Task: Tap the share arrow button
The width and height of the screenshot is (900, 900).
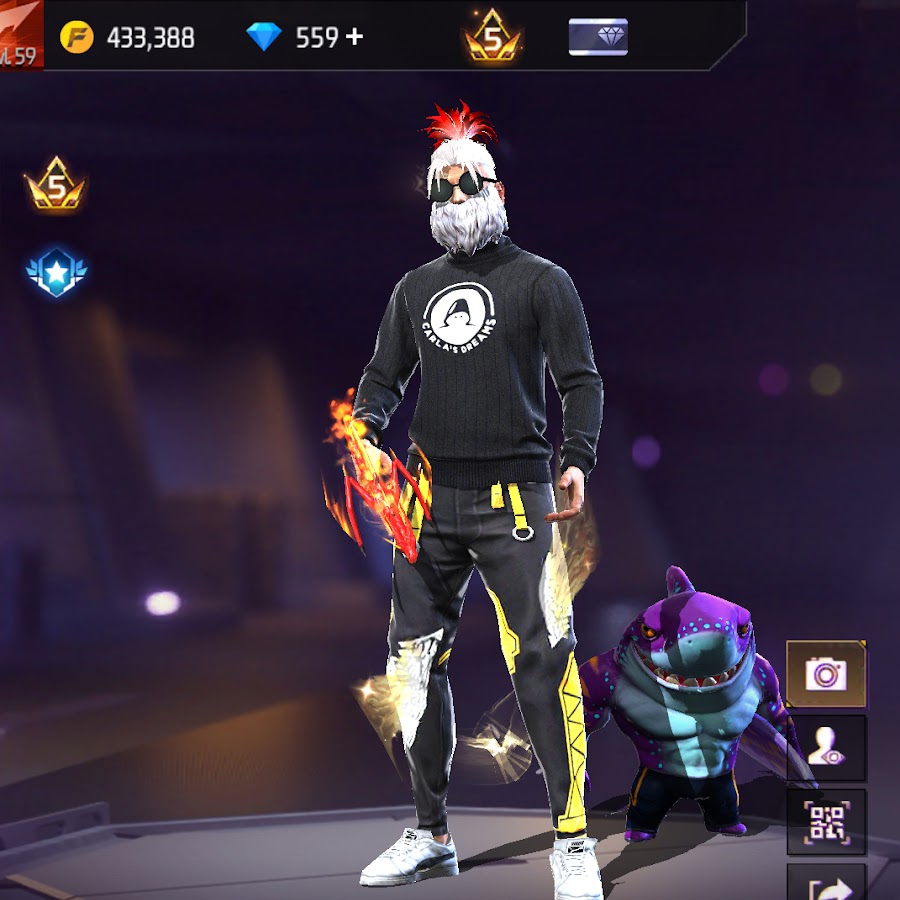Action: [x=826, y=884]
